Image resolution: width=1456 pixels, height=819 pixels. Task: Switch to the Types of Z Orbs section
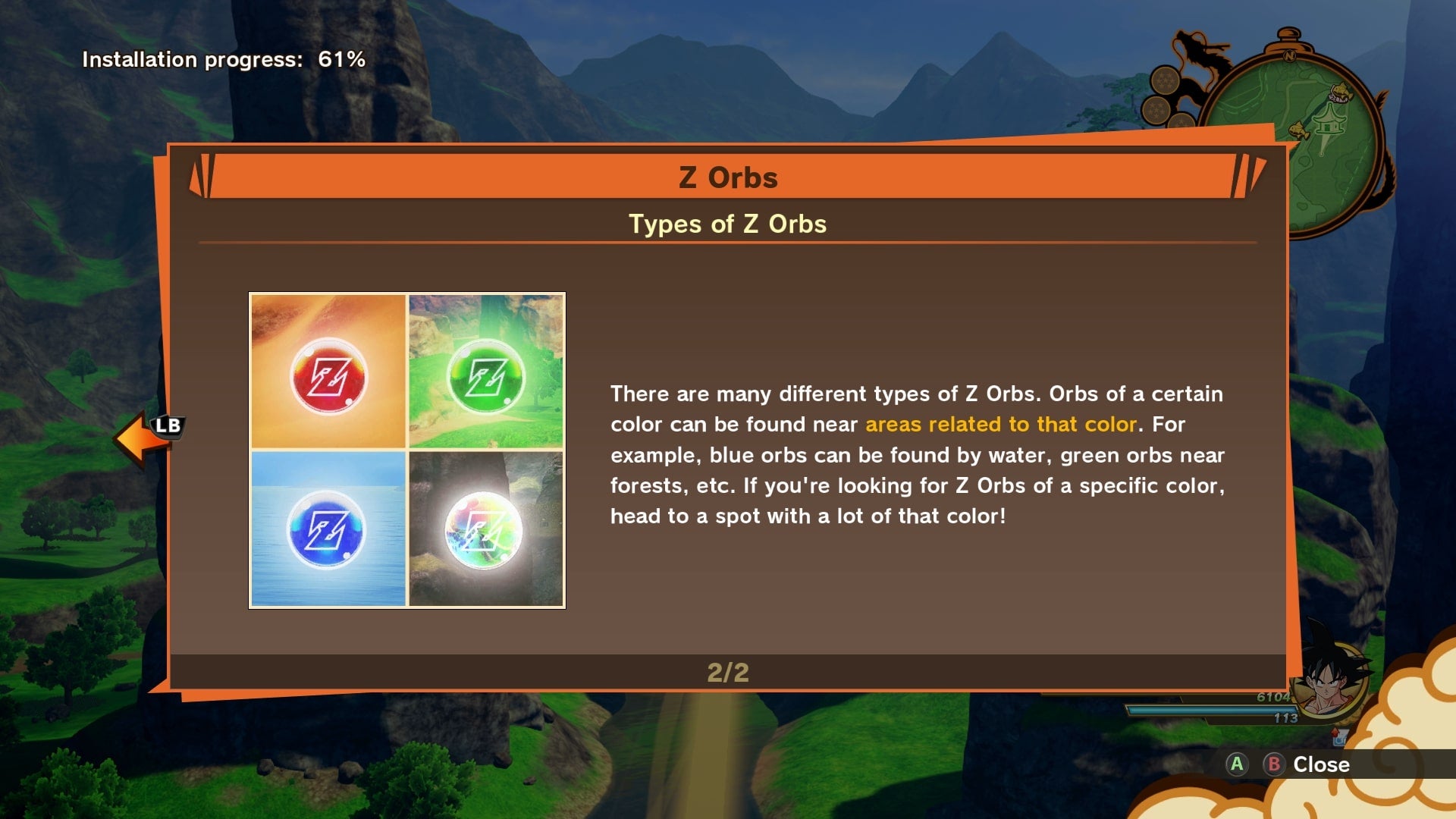point(728,224)
